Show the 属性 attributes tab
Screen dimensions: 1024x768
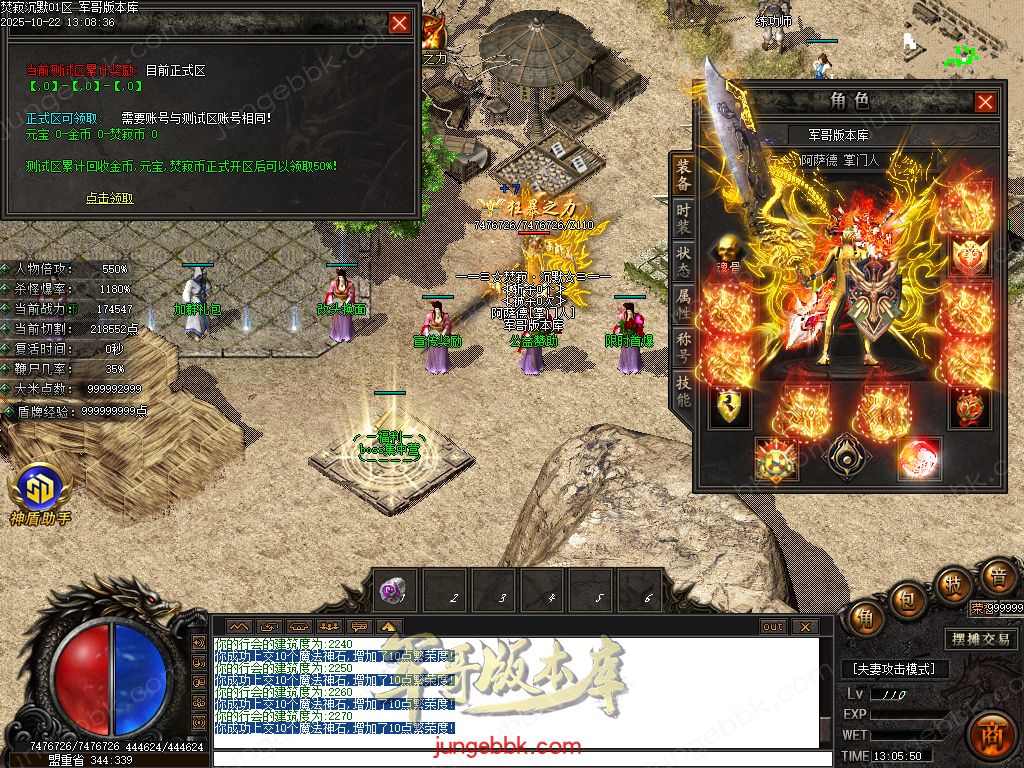683,304
